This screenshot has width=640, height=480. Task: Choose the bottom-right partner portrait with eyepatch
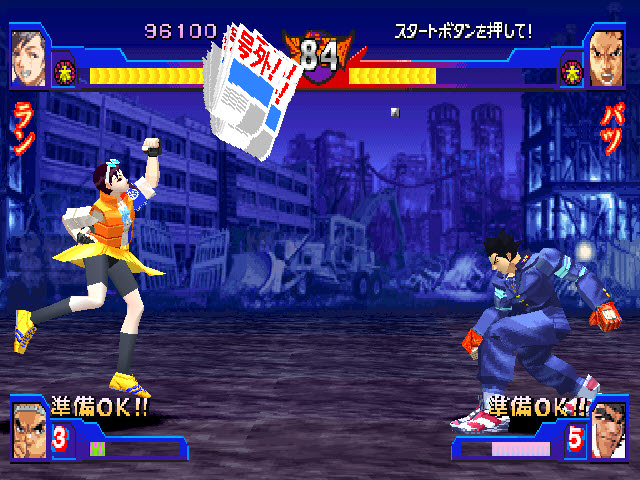coord(609,427)
